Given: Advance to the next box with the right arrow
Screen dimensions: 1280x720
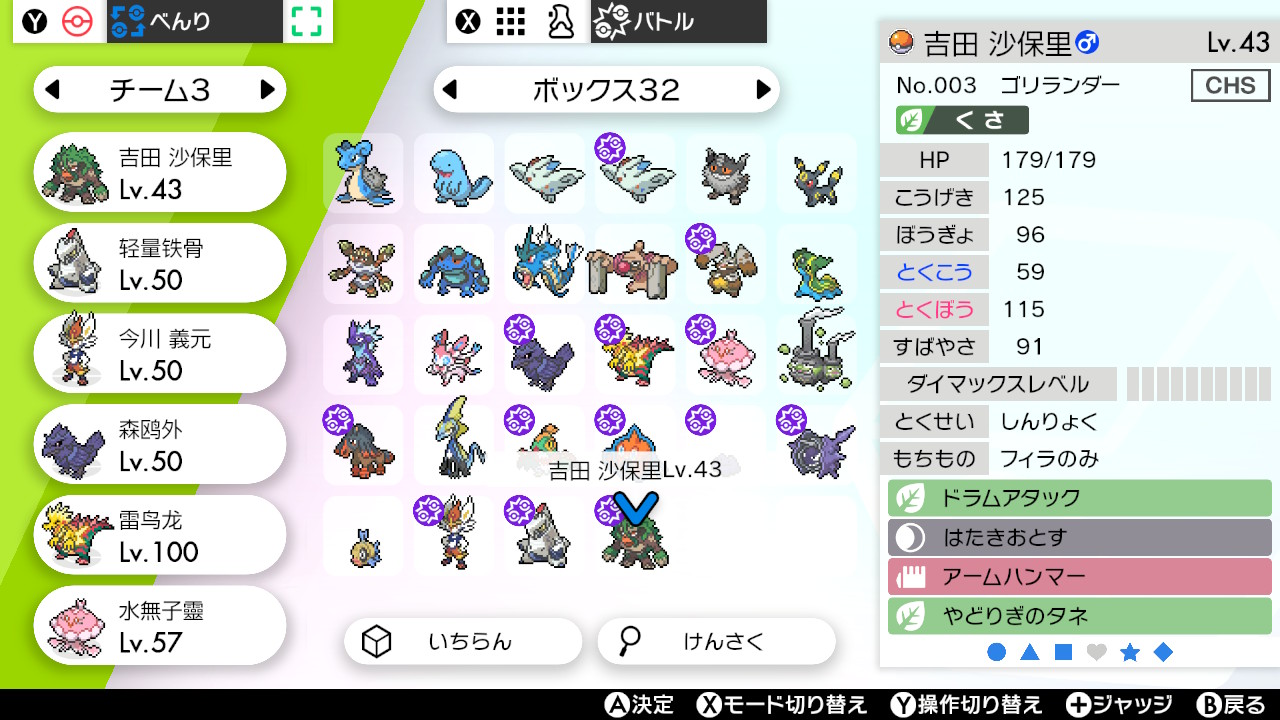Looking at the screenshot, I should point(764,89).
